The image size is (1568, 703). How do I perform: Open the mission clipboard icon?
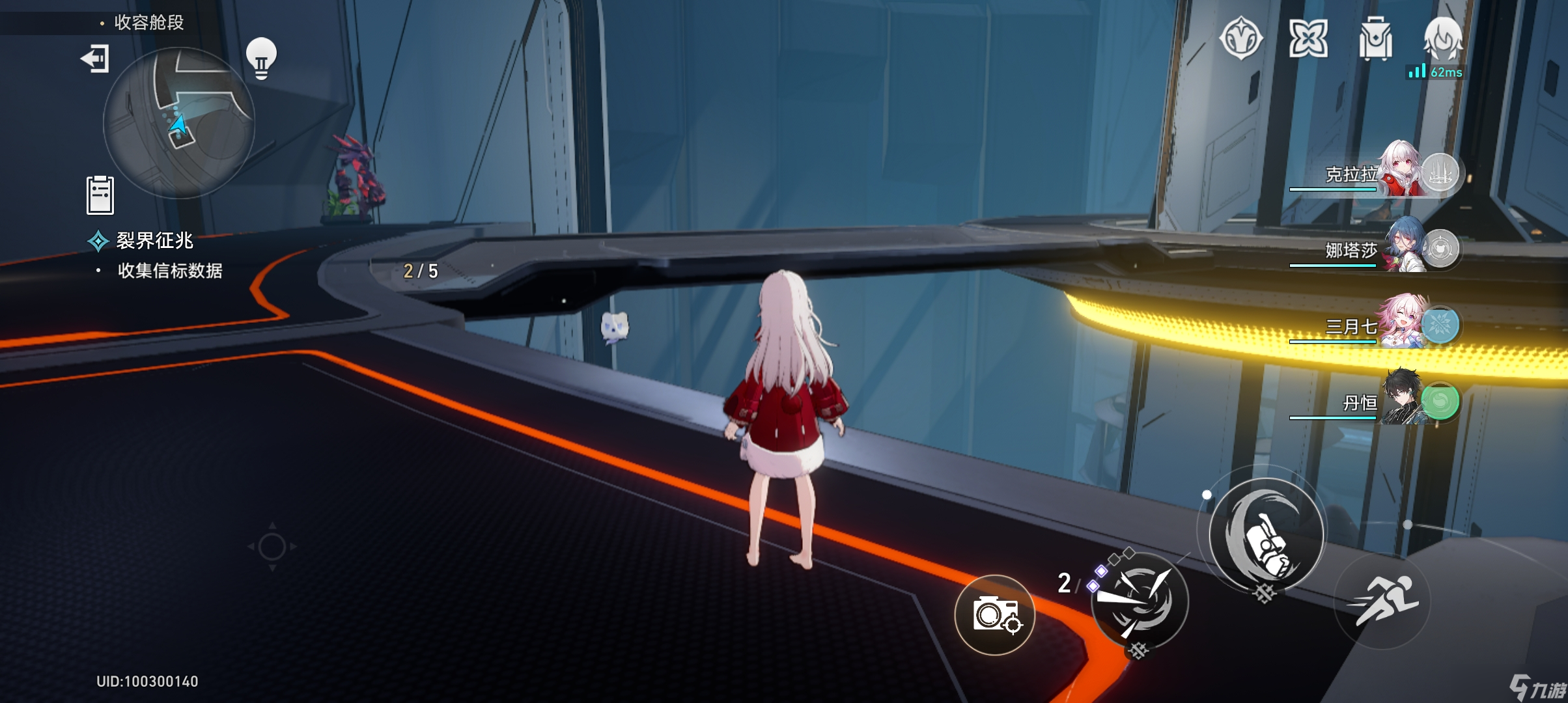[x=100, y=195]
